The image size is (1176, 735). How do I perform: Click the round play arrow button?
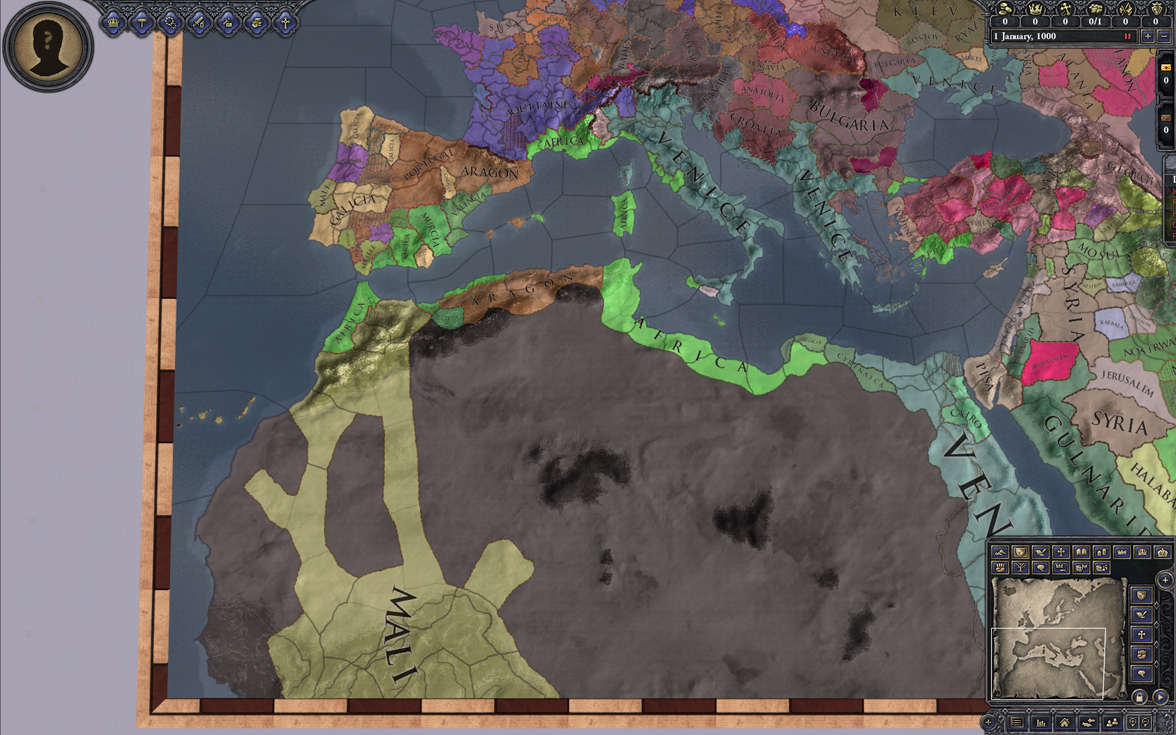[x=1160, y=697]
